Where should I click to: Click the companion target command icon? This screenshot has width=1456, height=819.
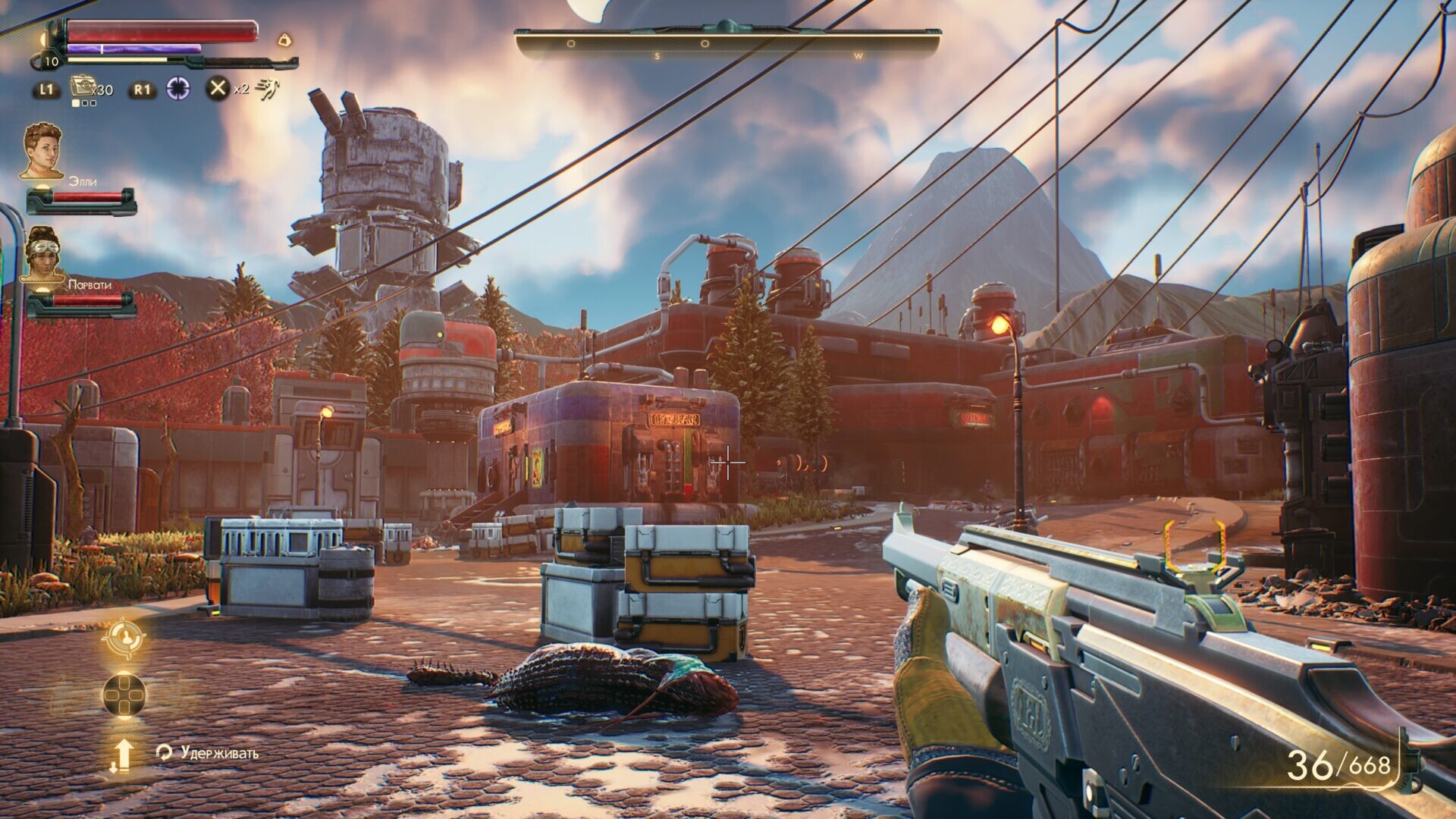[x=124, y=638]
